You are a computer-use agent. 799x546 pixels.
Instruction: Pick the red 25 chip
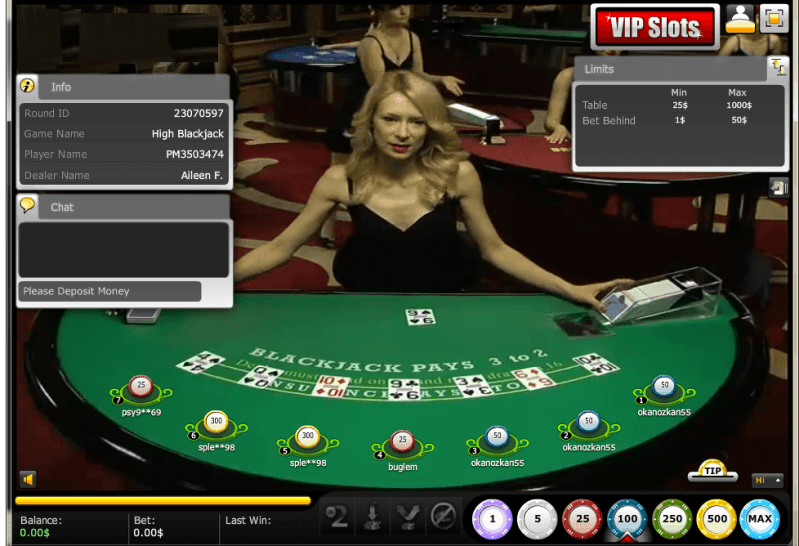(x=582, y=518)
